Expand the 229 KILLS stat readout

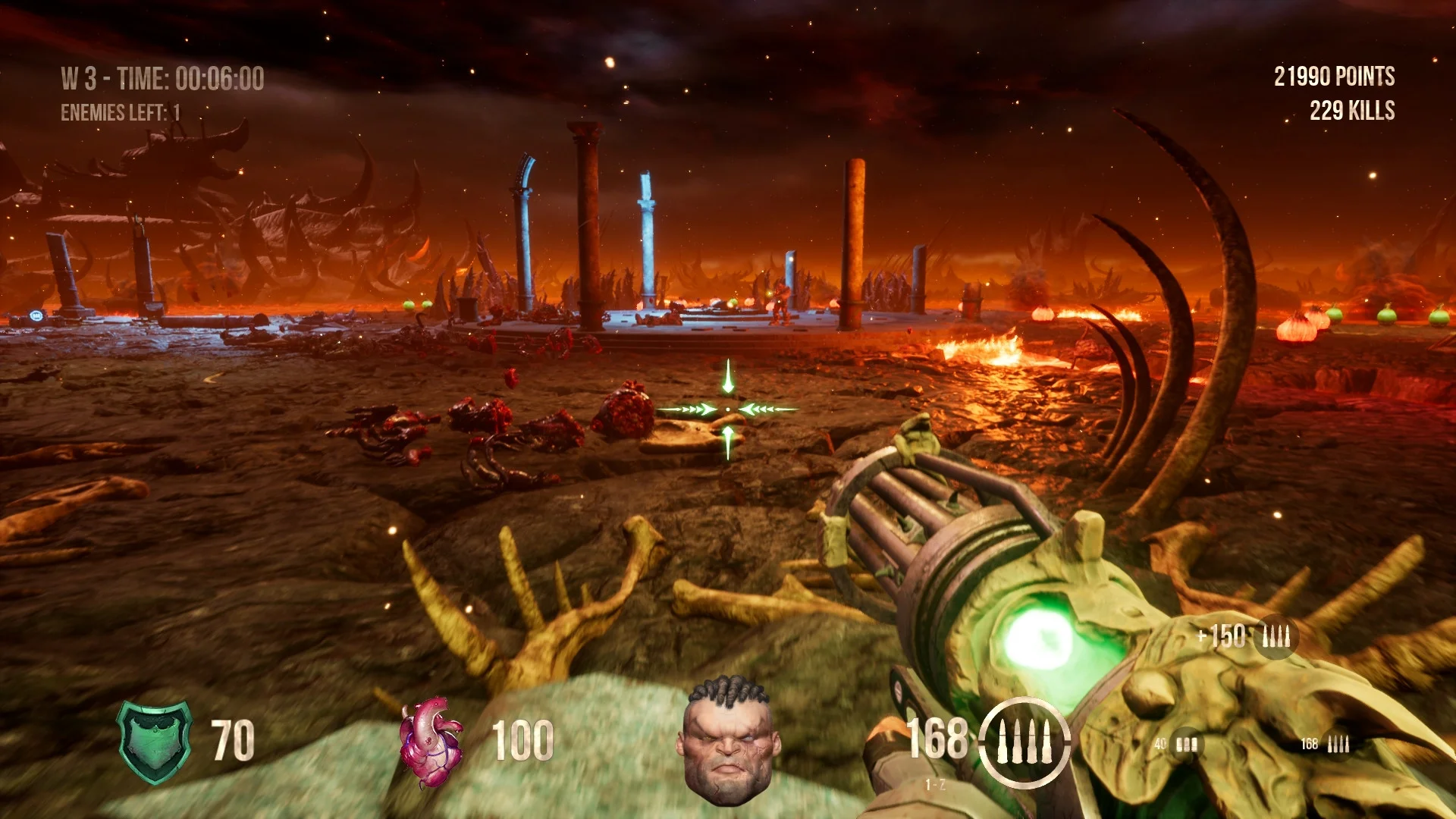pyautogui.click(x=1351, y=111)
